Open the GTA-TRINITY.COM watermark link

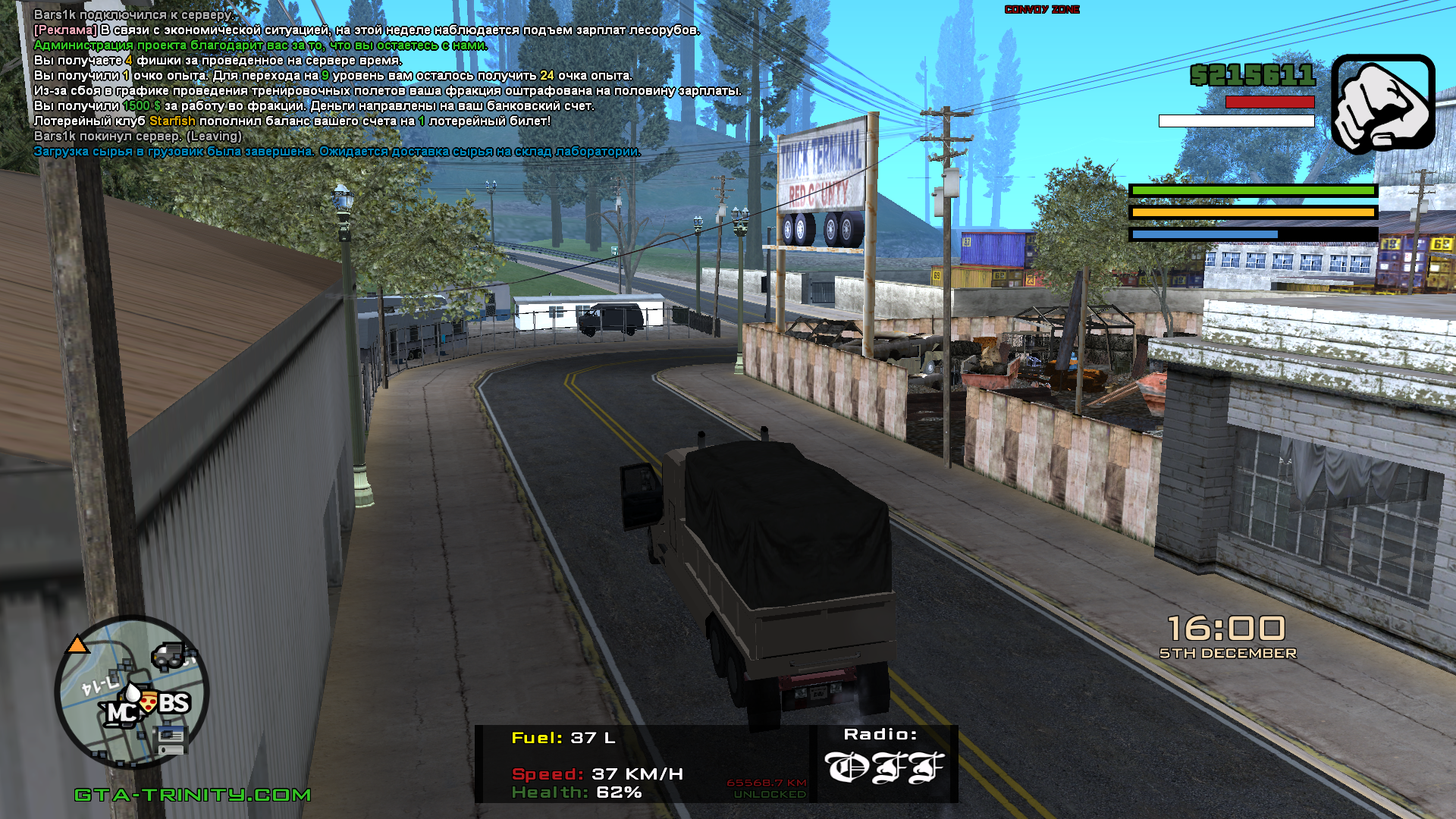[193, 795]
